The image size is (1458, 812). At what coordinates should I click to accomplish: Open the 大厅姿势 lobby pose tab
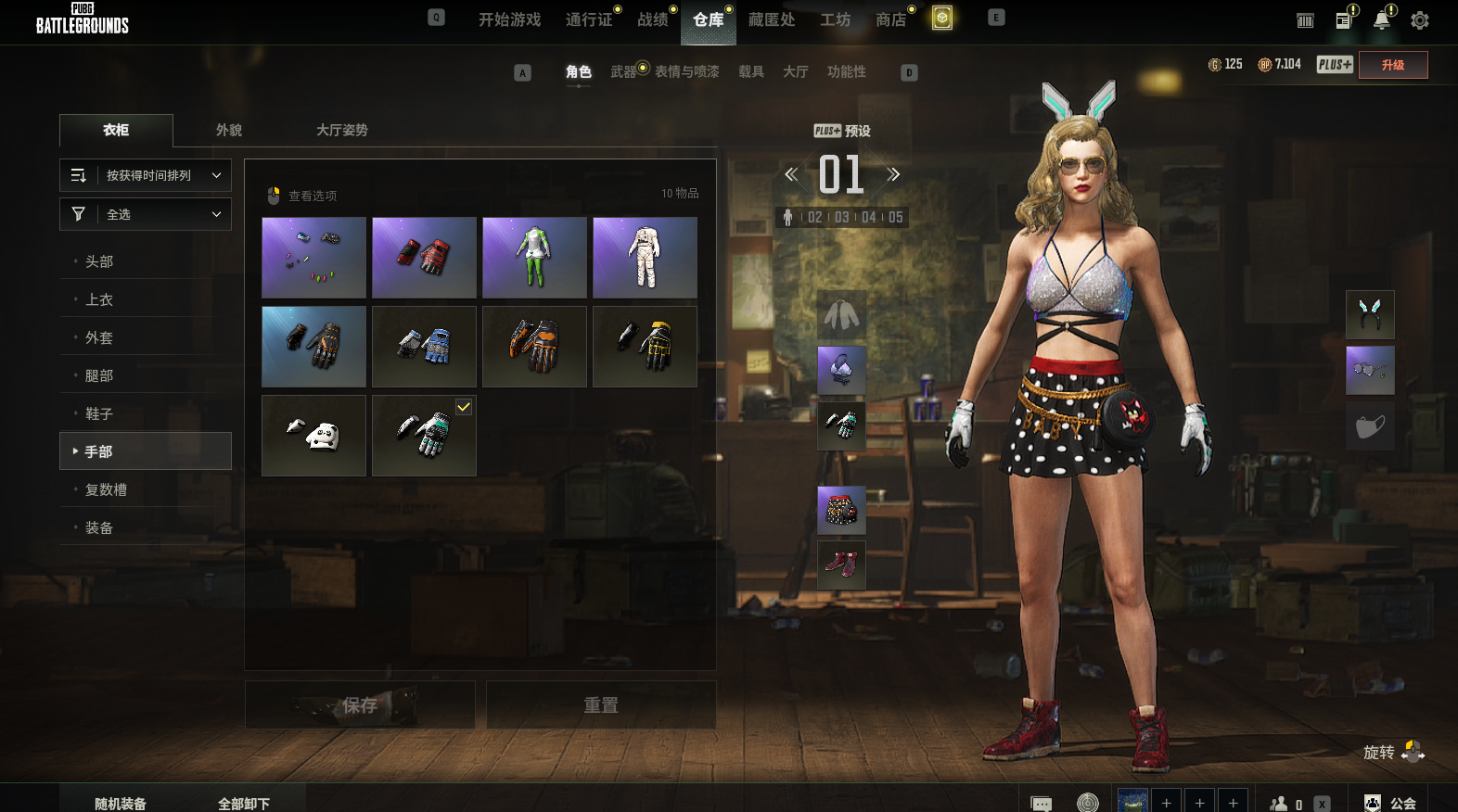pyautogui.click(x=341, y=130)
